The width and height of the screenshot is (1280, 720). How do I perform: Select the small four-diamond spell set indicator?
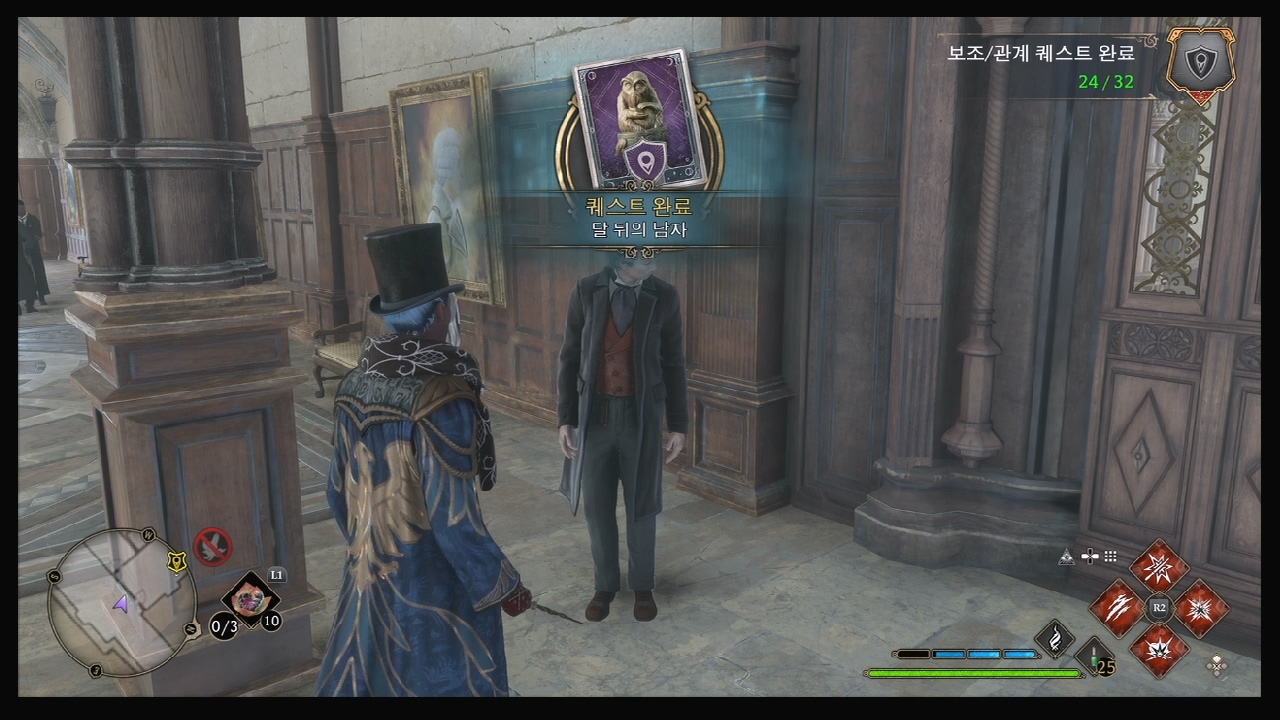1217,665
